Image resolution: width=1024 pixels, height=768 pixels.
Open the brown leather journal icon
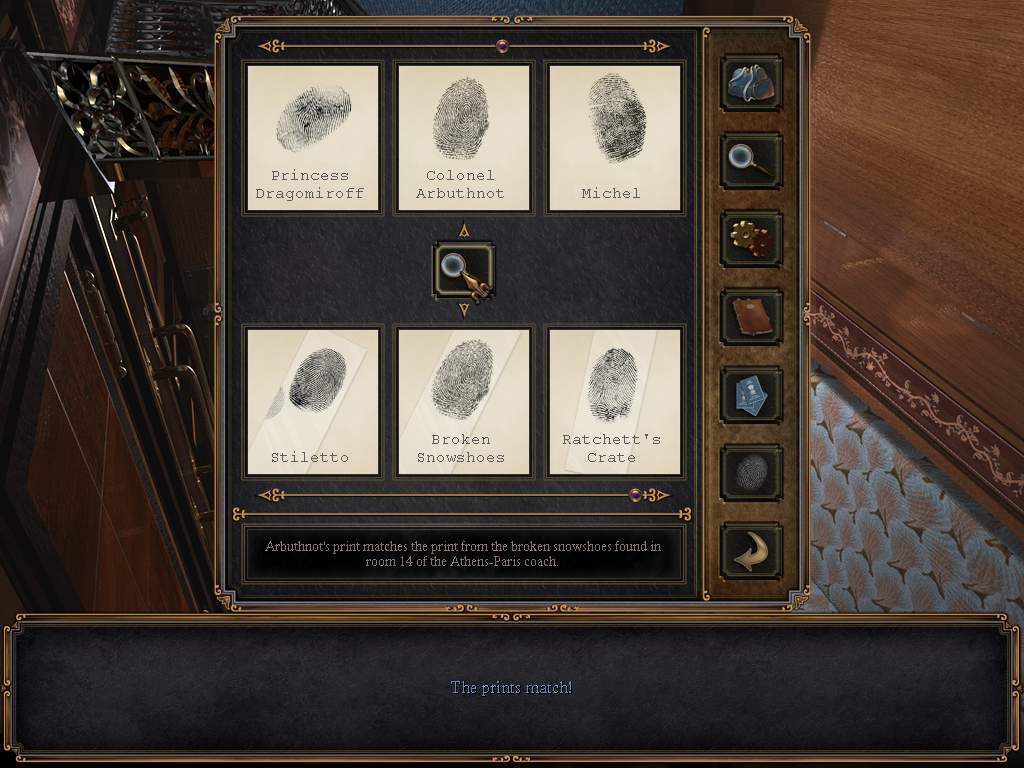click(751, 316)
